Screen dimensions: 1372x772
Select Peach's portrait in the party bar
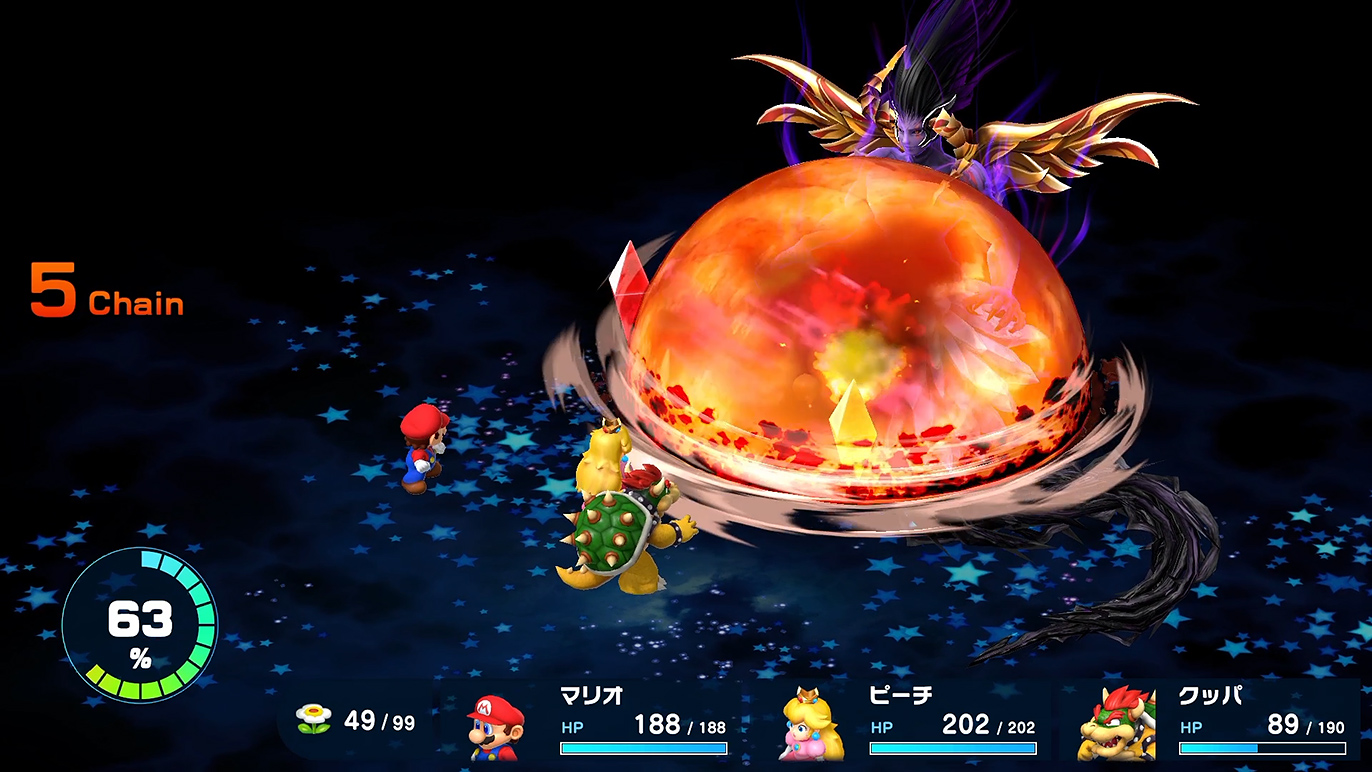[x=810, y=724]
